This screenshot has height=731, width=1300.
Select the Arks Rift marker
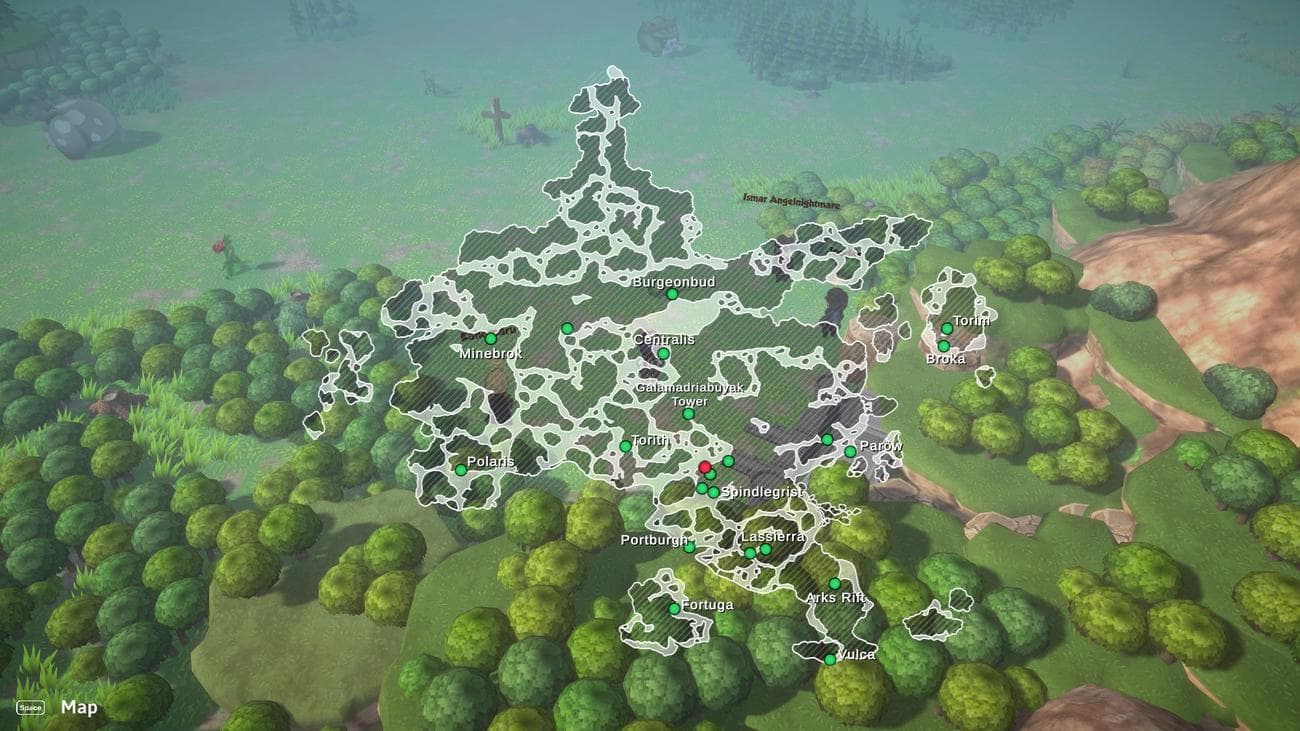point(834,584)
